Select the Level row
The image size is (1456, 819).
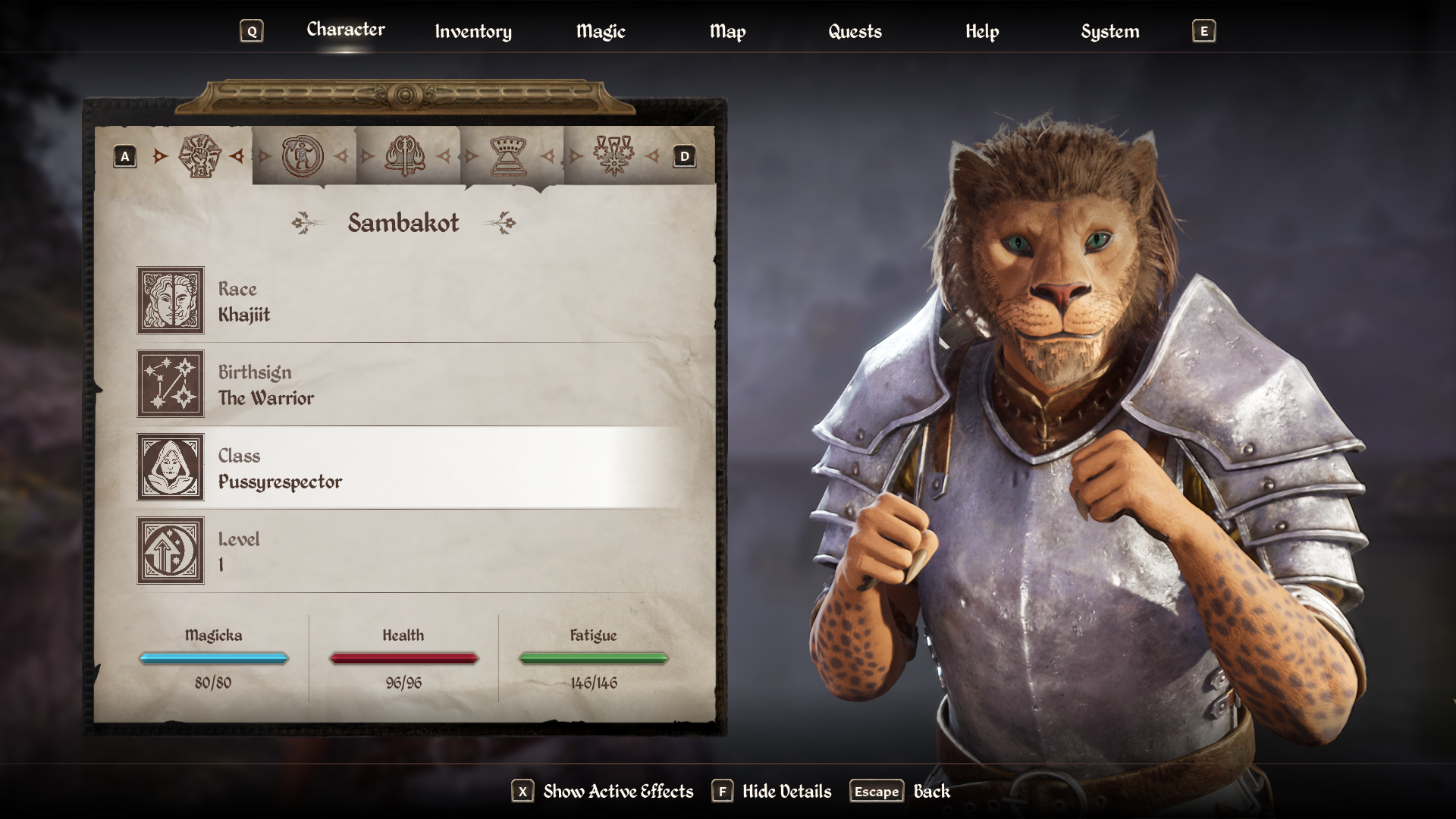pos(409,551)
